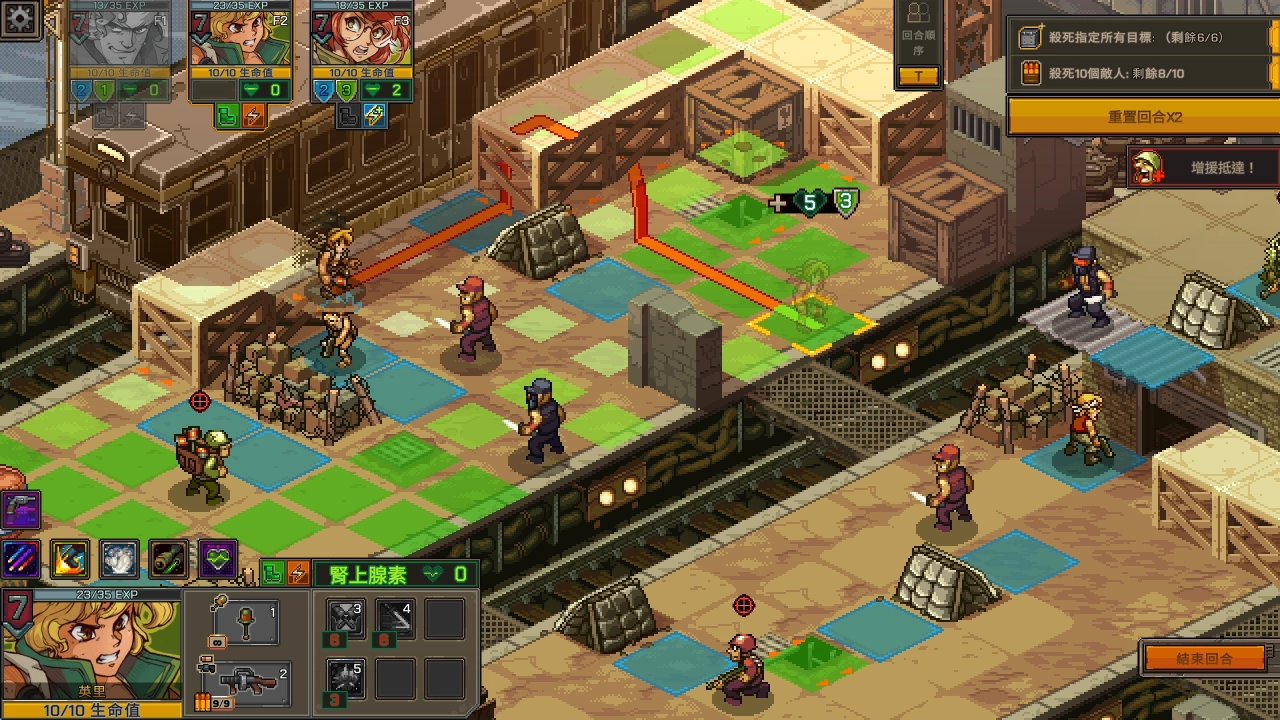Viewport: 1280px width, 720px height.
Task: Select the machine gun weapon slot 2
Action: pos(246,681)
